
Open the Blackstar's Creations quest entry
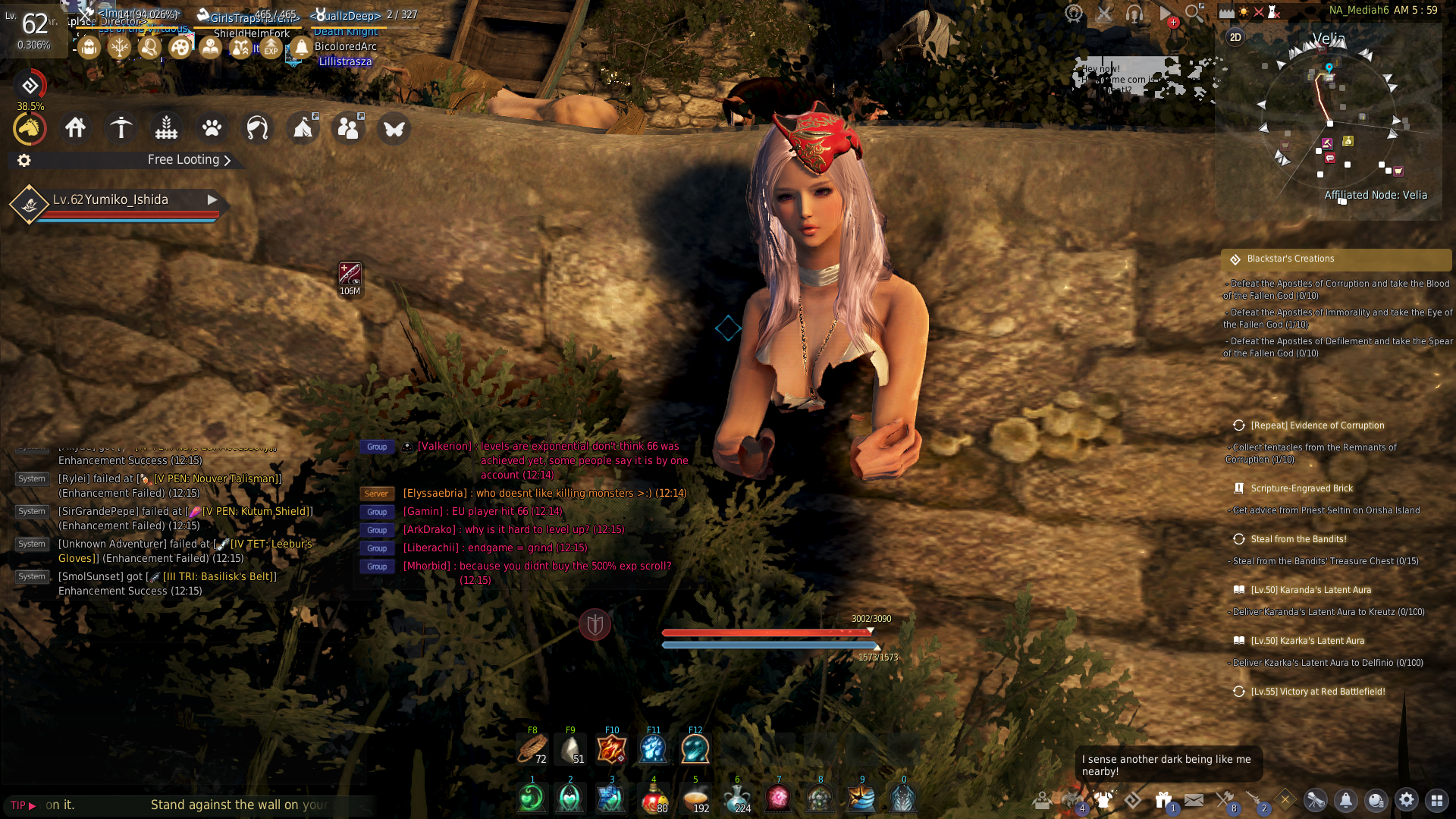pyautogui.click(x=1290, y=259)
